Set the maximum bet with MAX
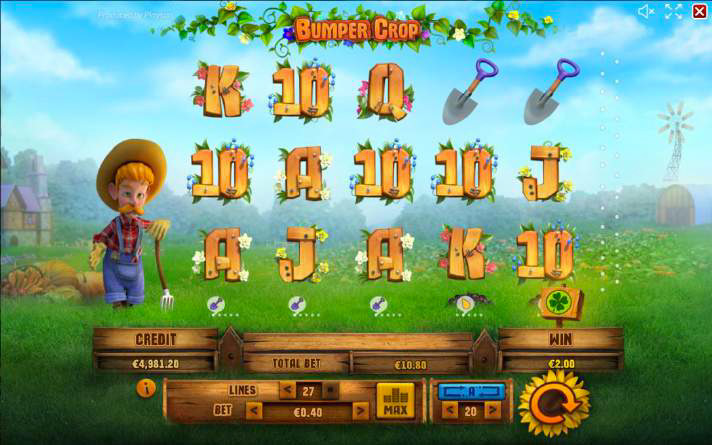The image size is (712, 445). 395,401
